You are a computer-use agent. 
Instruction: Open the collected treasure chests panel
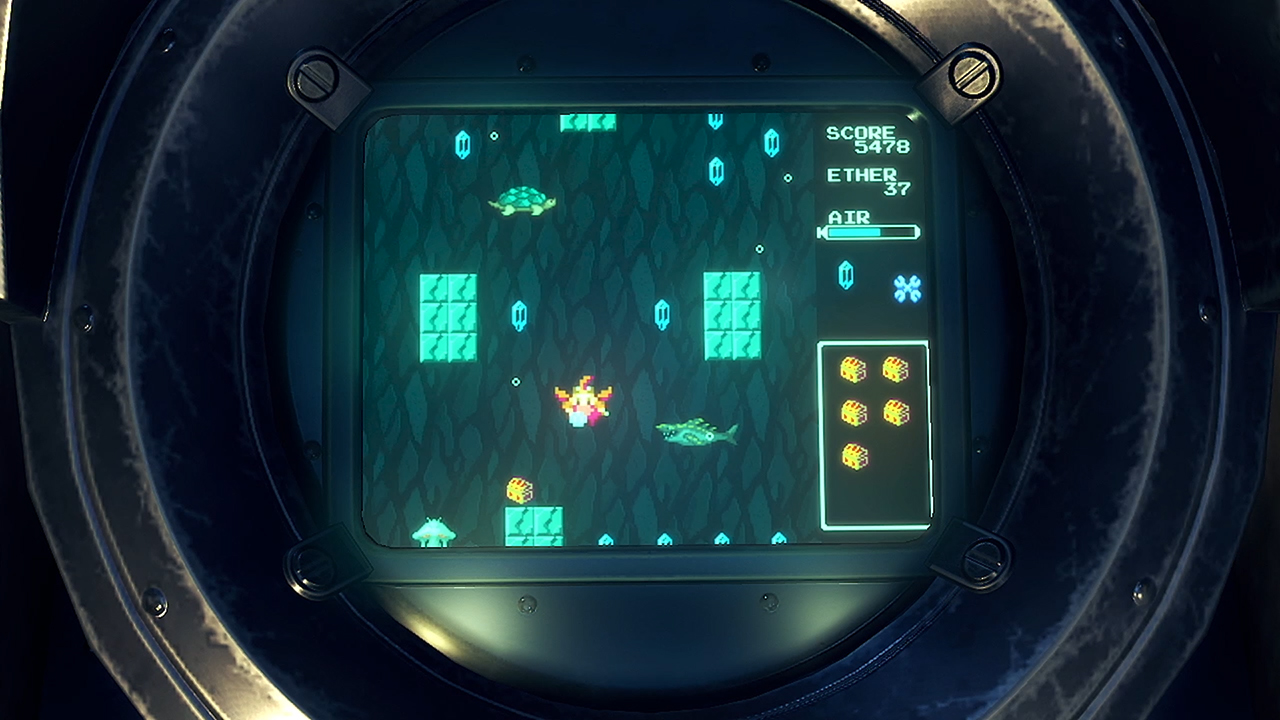pos(875,435)
